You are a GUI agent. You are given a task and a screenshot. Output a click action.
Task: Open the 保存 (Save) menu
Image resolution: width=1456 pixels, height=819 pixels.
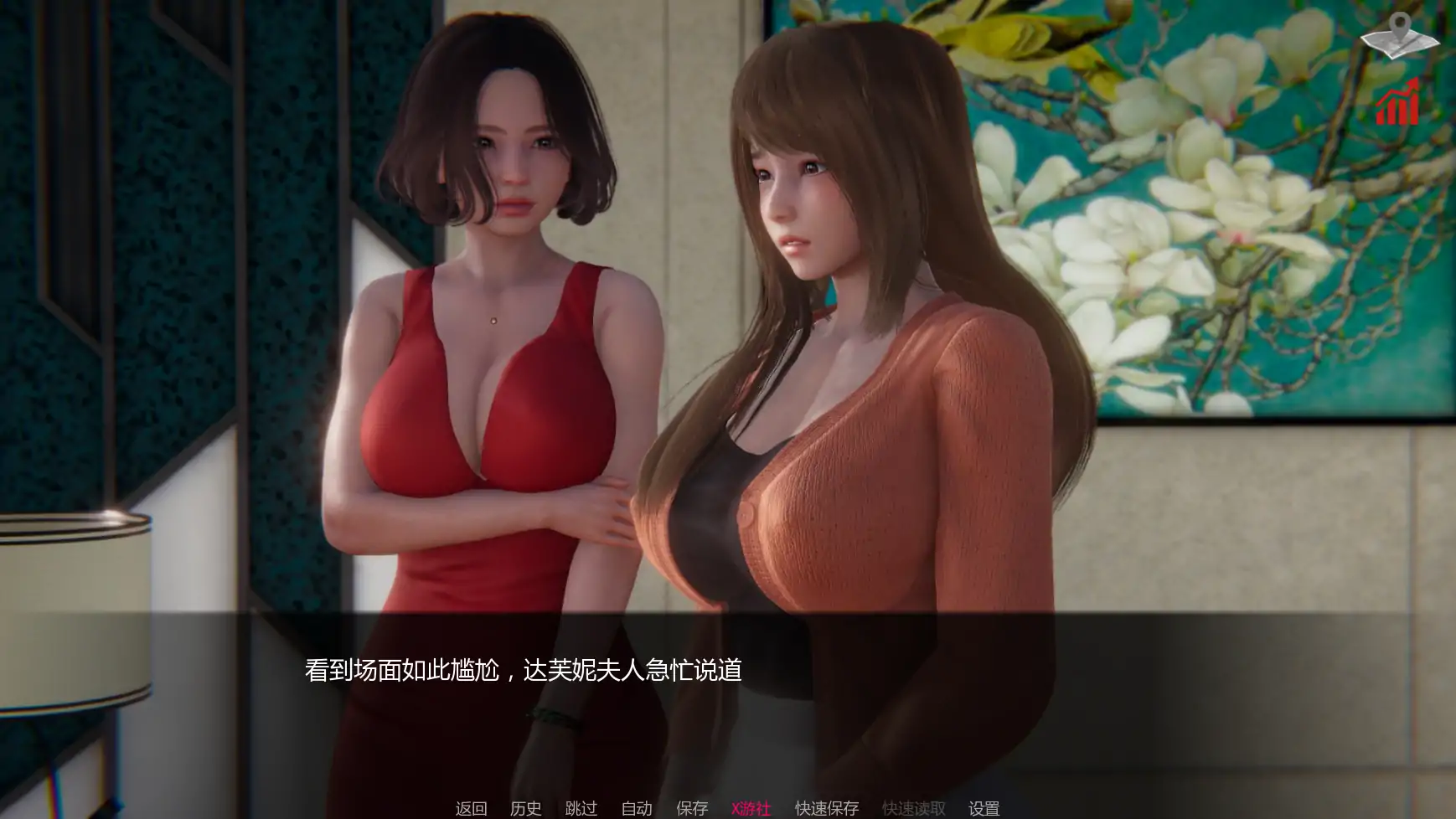692,808
